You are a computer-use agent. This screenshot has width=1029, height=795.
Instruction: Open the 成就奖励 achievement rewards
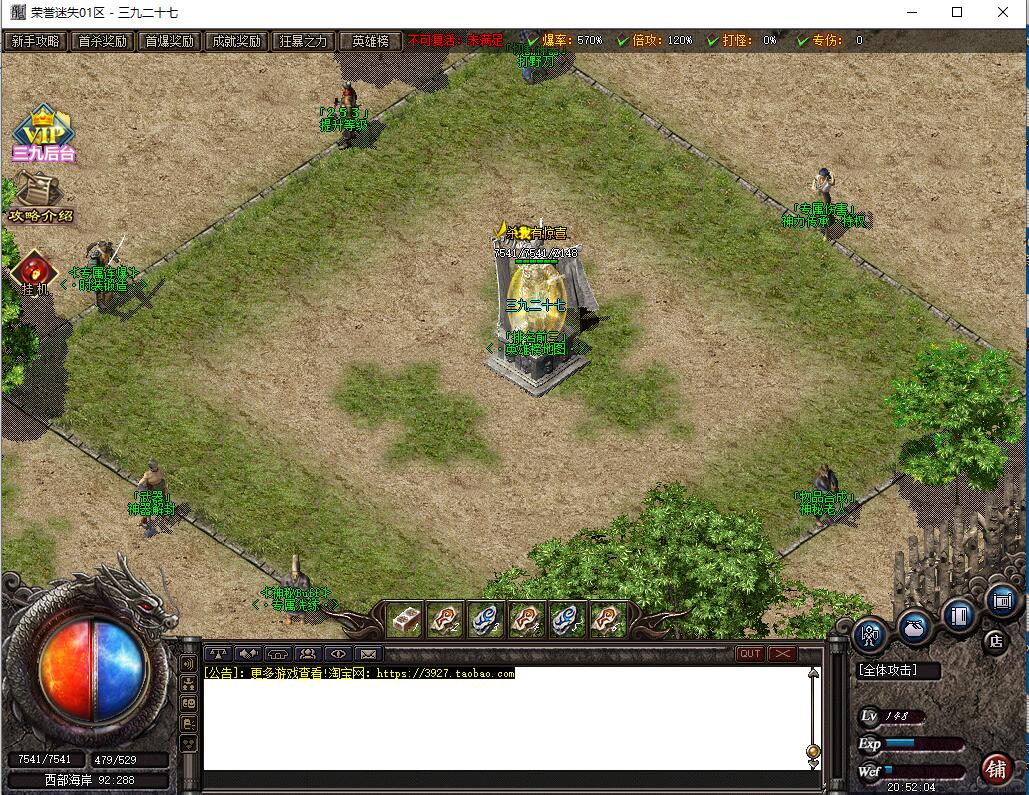click(235, 41)
